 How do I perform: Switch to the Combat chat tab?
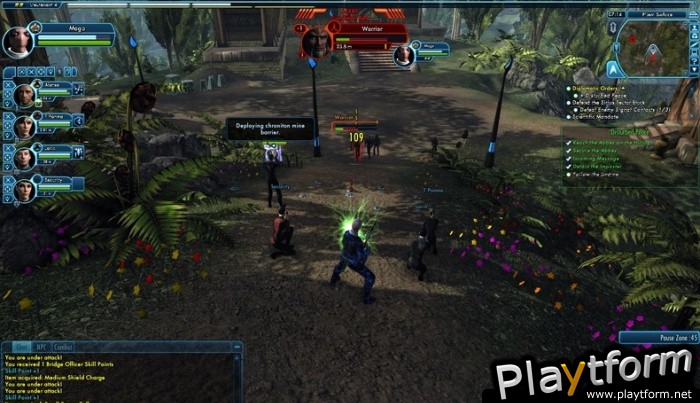(x=61, y=347)
